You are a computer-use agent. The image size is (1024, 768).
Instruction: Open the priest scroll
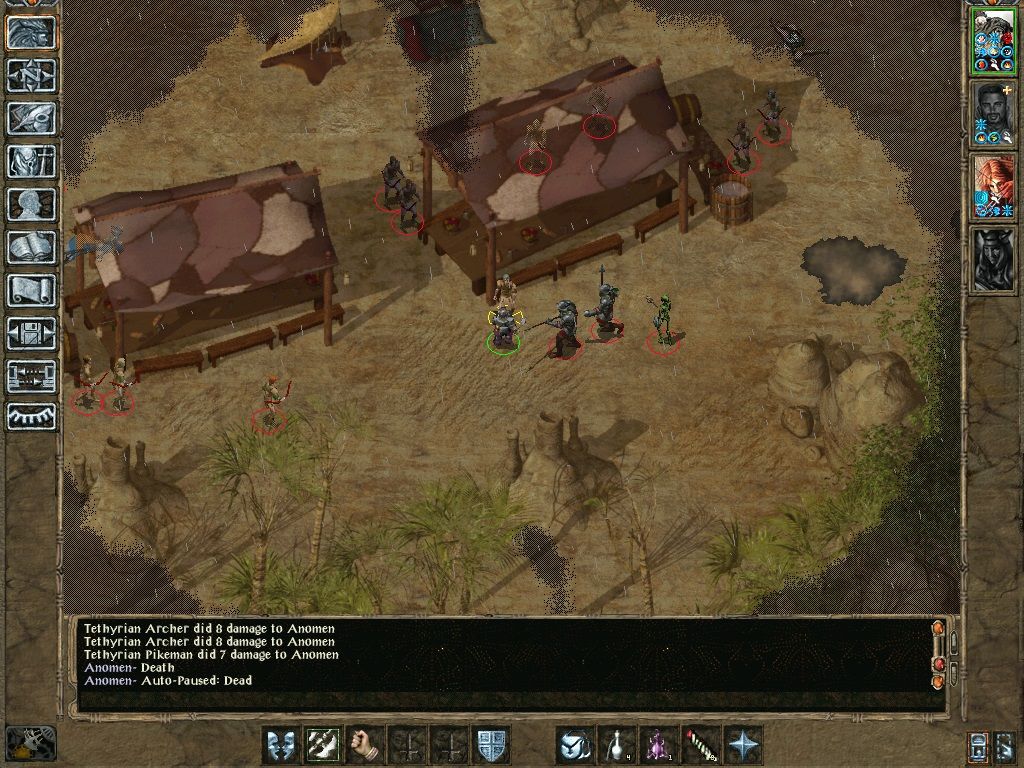(x=31, y=290)
